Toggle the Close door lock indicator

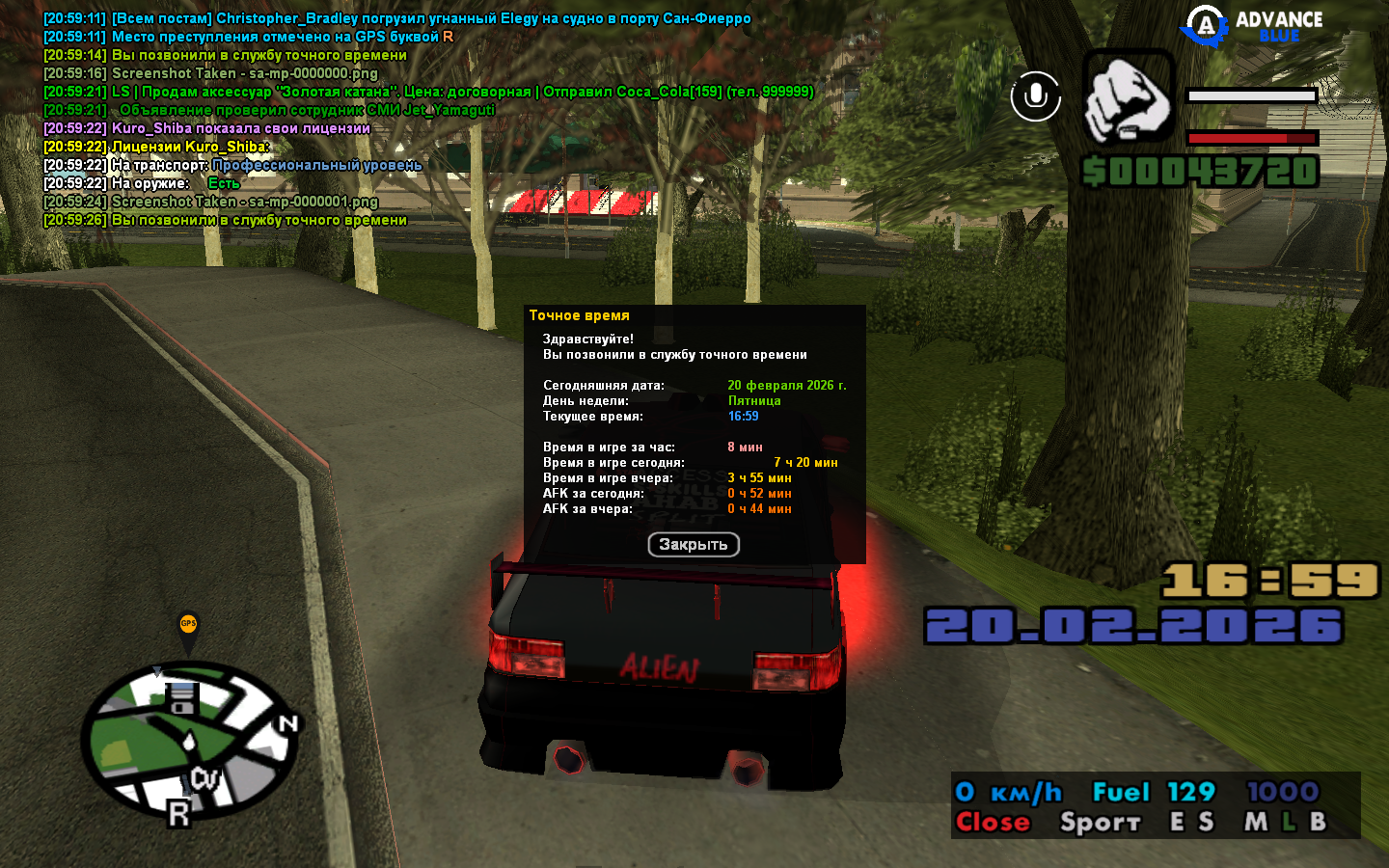[x=993, y=822]
